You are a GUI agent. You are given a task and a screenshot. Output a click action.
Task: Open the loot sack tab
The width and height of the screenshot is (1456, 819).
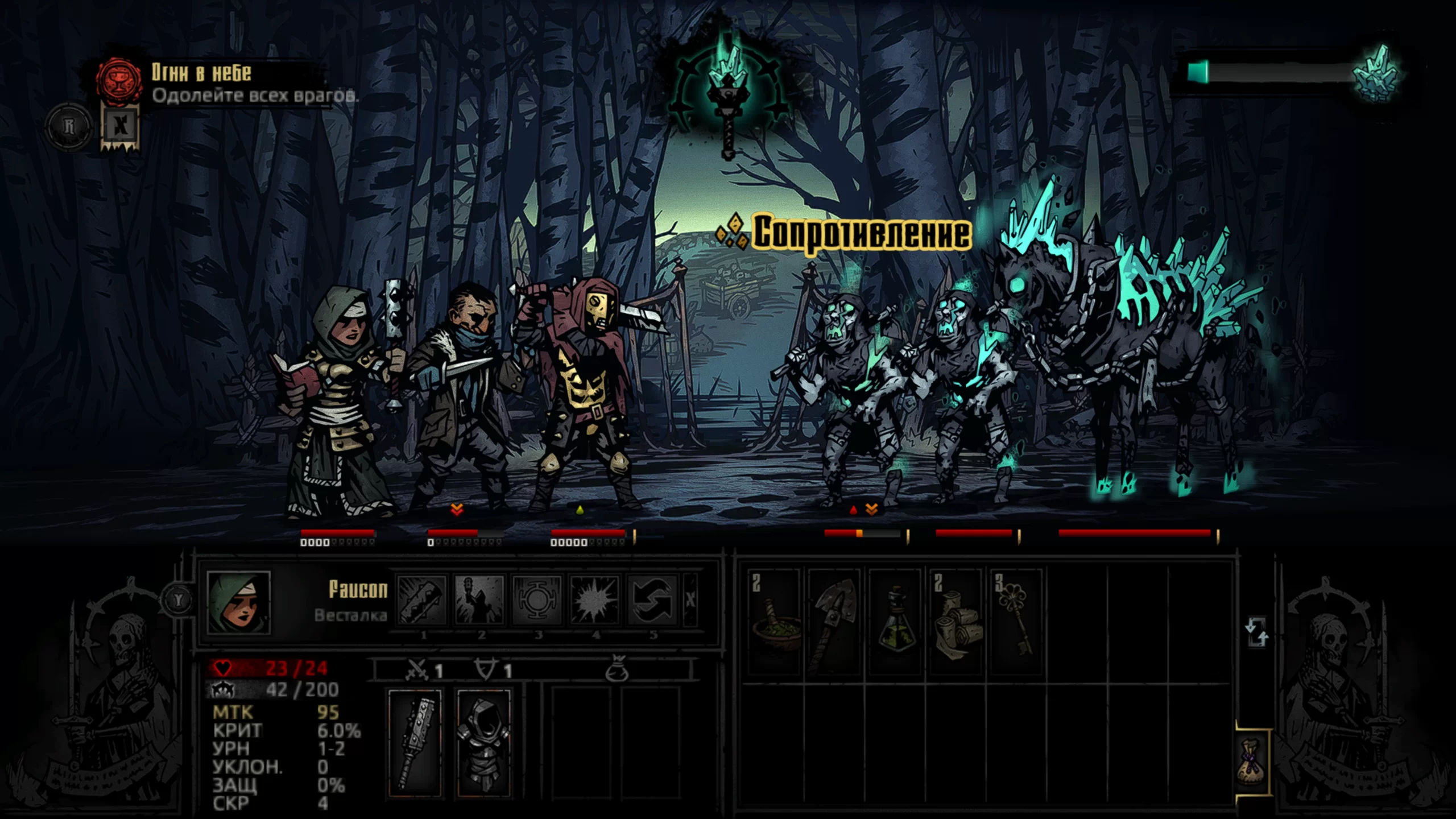tap(1253, 762)
